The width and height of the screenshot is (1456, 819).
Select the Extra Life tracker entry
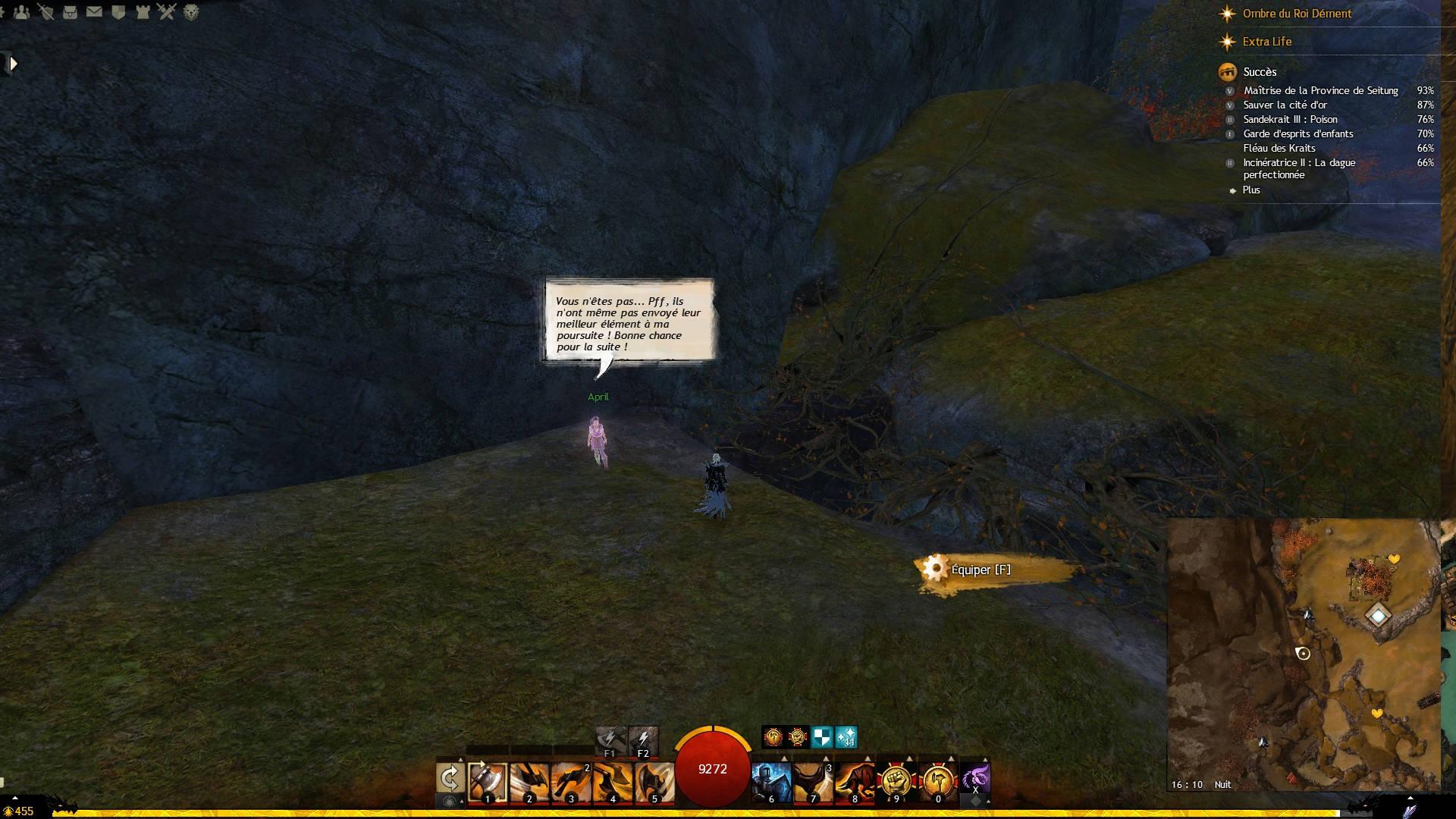tap(1266, 42)
